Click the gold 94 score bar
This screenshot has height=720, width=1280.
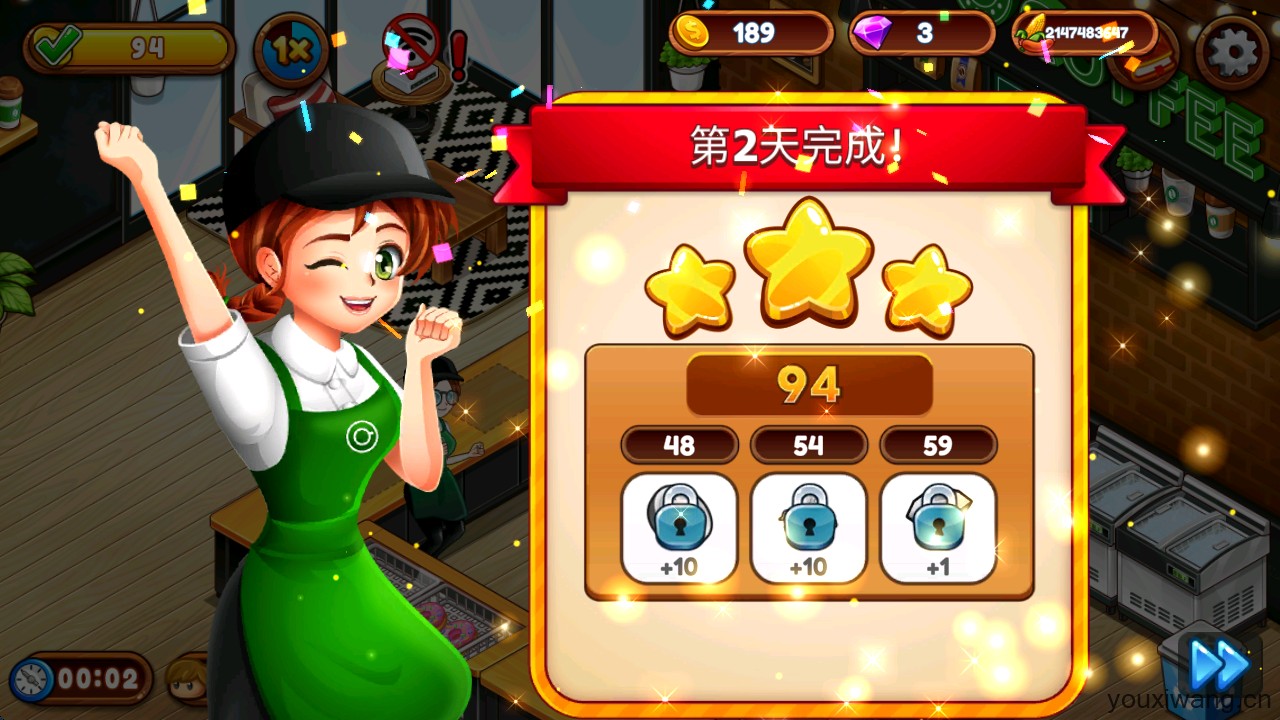808,384
